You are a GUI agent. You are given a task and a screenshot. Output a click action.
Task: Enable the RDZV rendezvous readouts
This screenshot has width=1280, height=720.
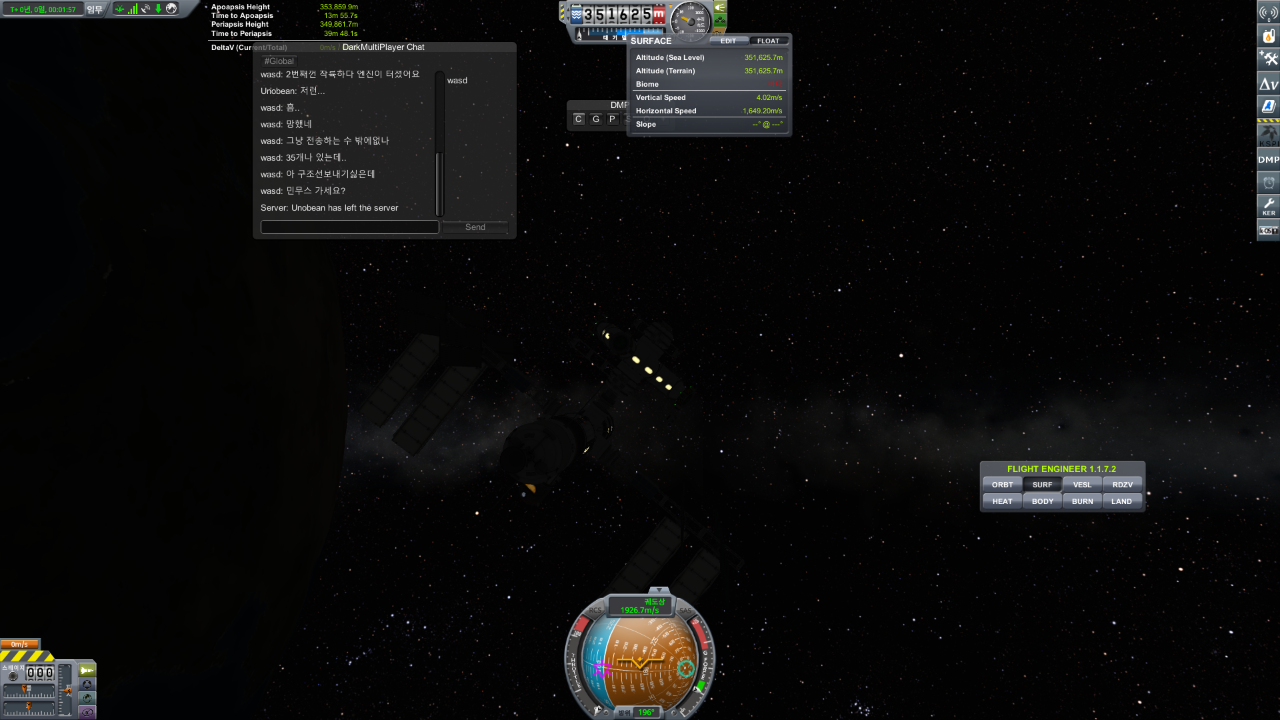[x=1122, y=485]
